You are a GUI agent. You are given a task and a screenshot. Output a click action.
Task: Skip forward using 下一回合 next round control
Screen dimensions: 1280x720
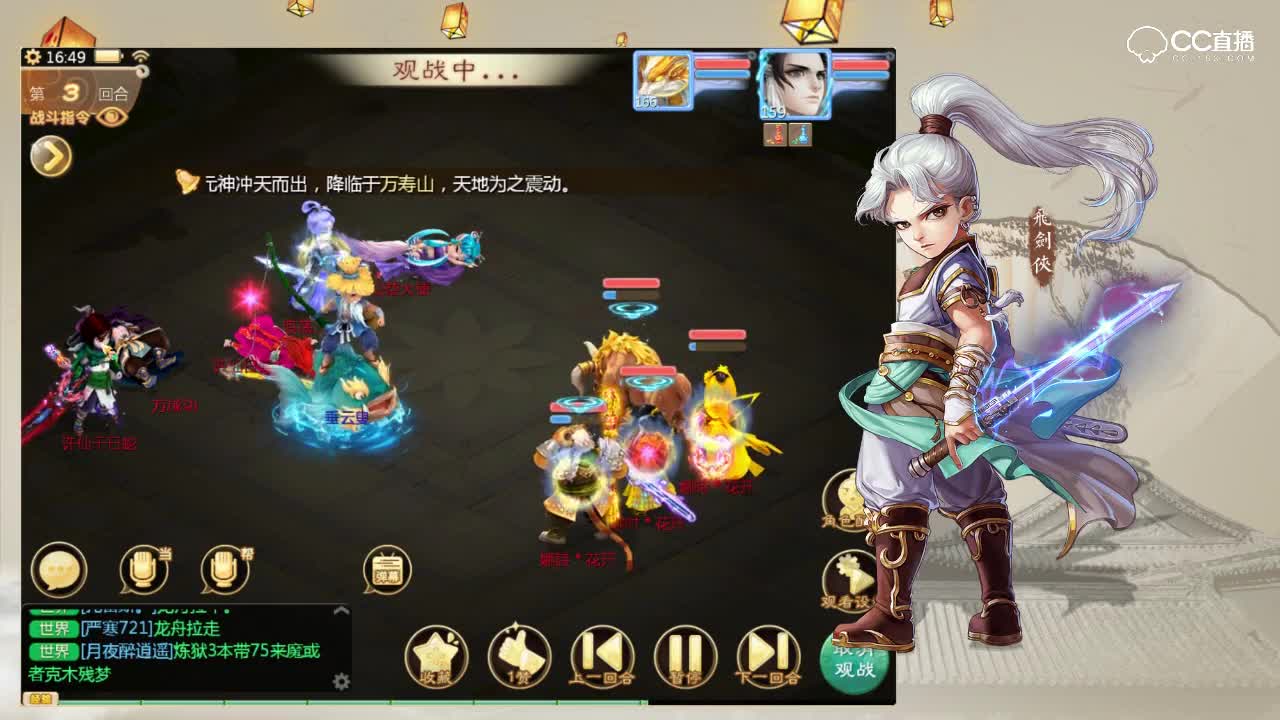768,655
